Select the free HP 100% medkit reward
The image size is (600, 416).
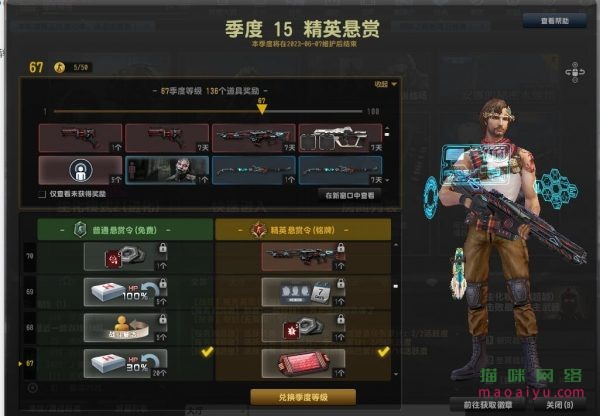pyautogui.click(x=125, y=292)
